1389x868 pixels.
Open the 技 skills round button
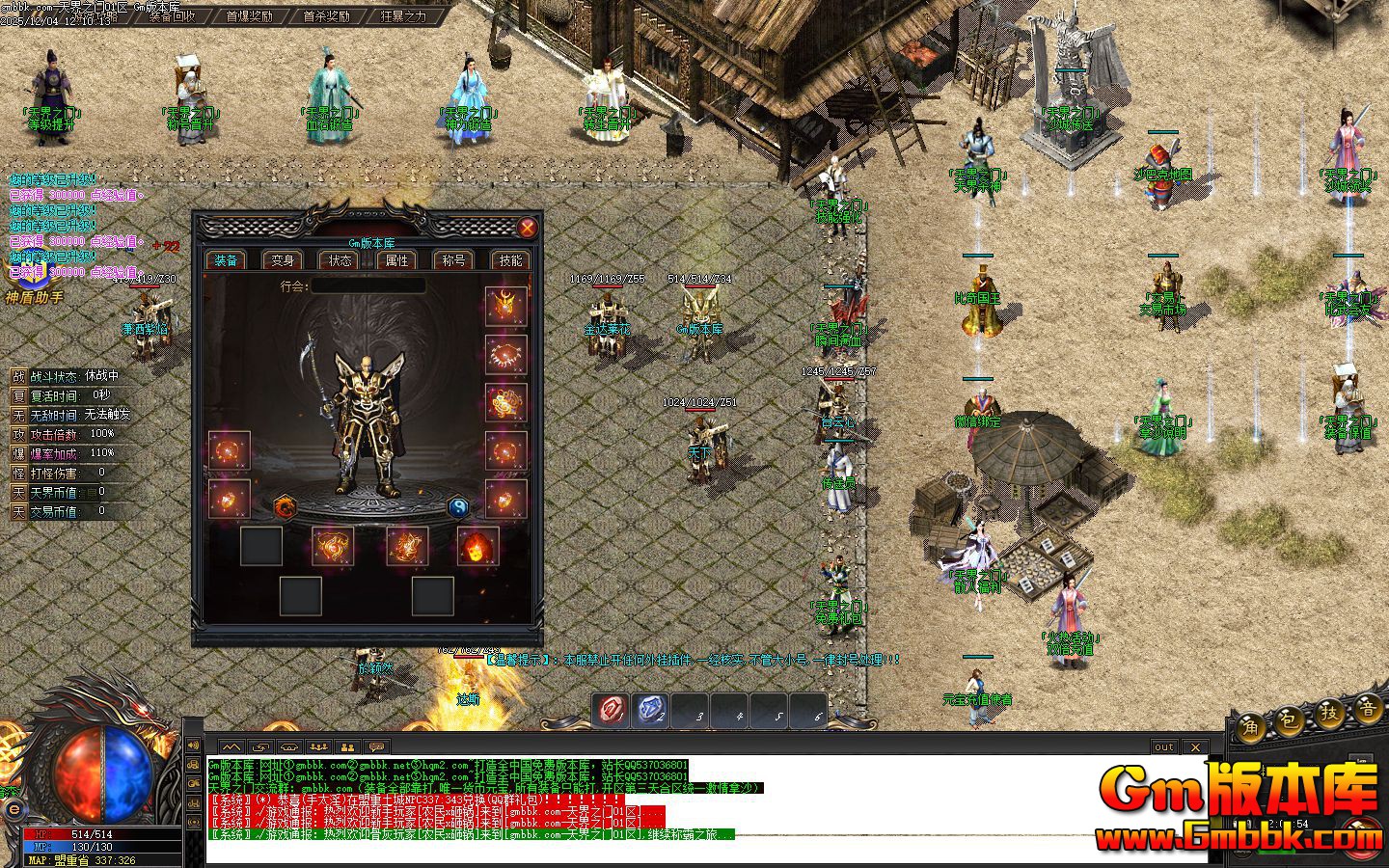(1330, 714)
